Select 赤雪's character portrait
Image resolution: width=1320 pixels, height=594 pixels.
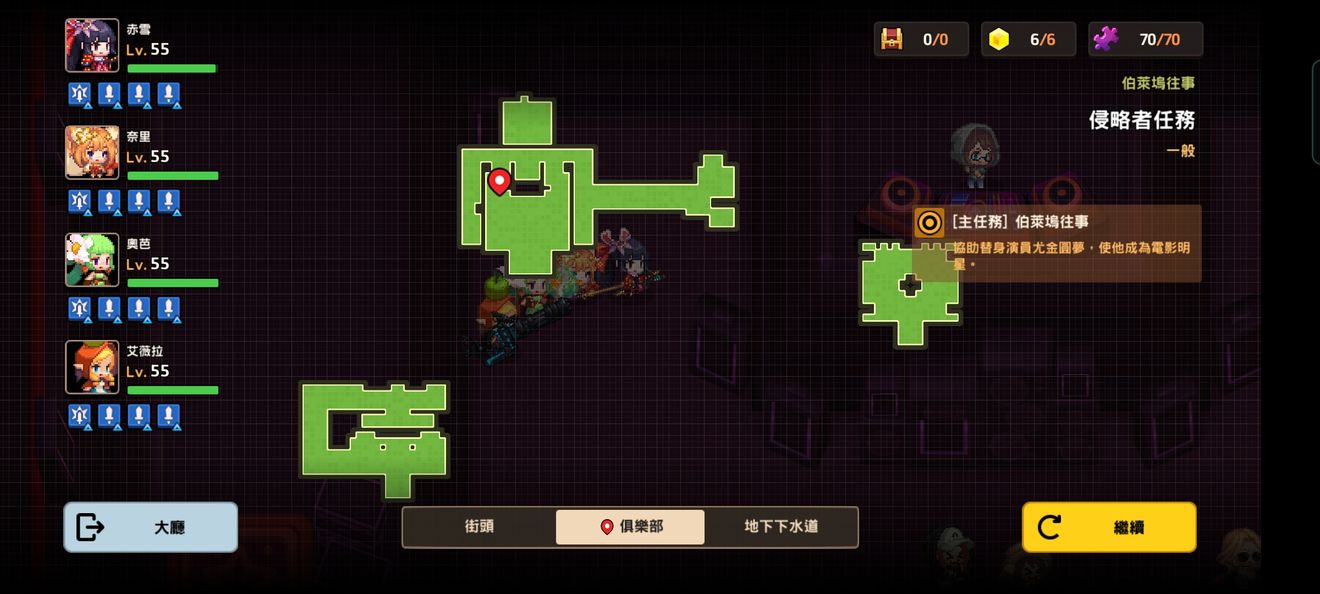[92, 46]
